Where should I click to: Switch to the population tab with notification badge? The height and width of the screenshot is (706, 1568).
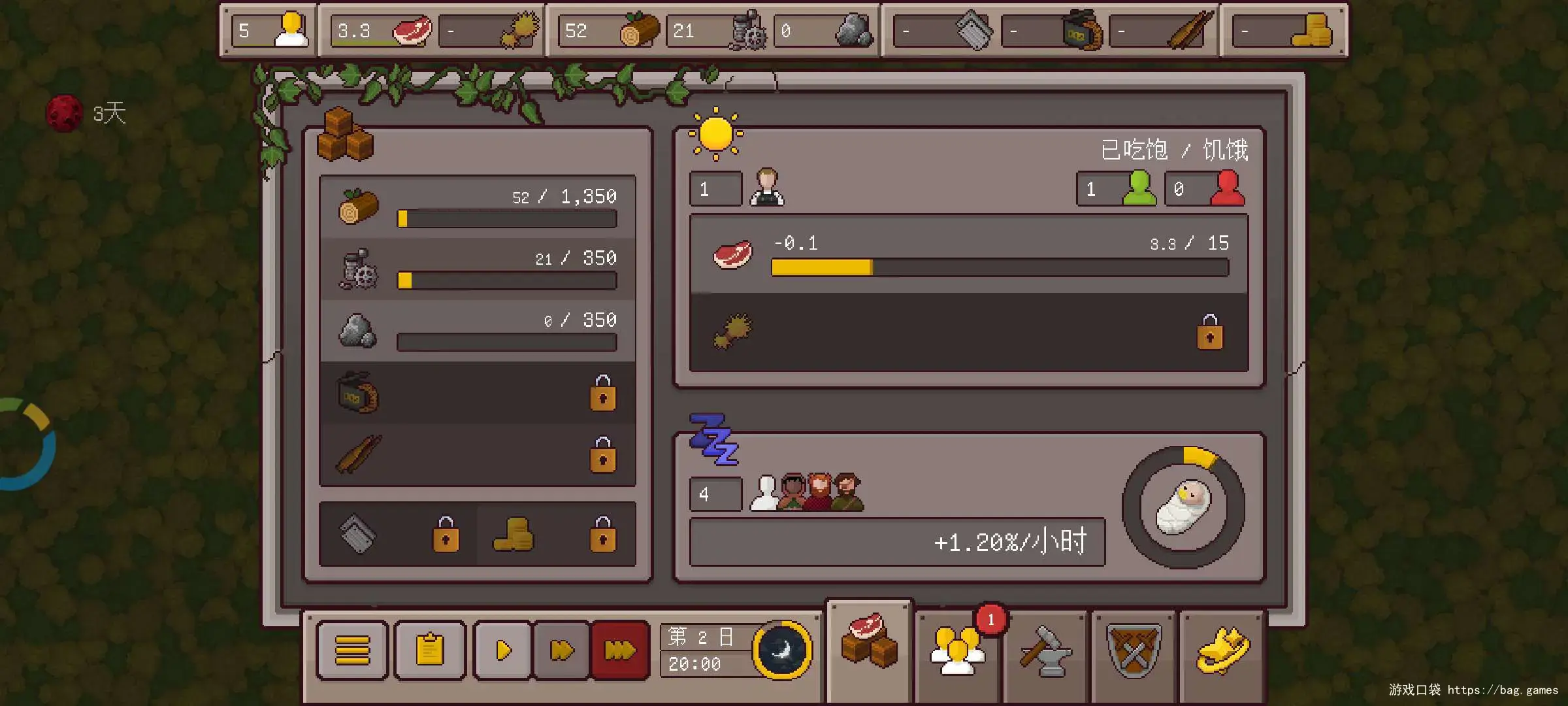tap(957, 650)
